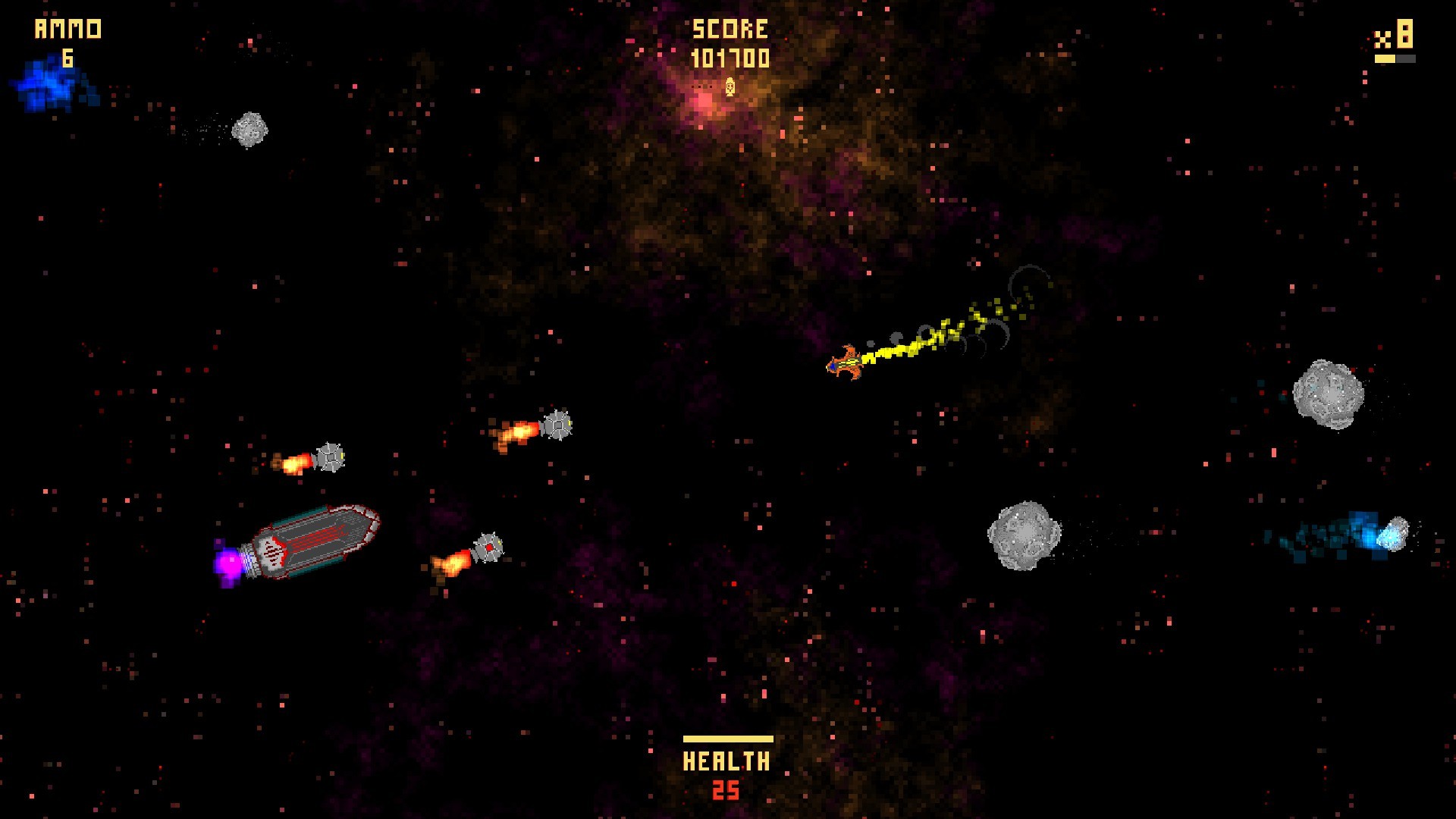Click the ammo count showing 6
The height and width of the screenshot is (819, 1456).
point(67,58)
